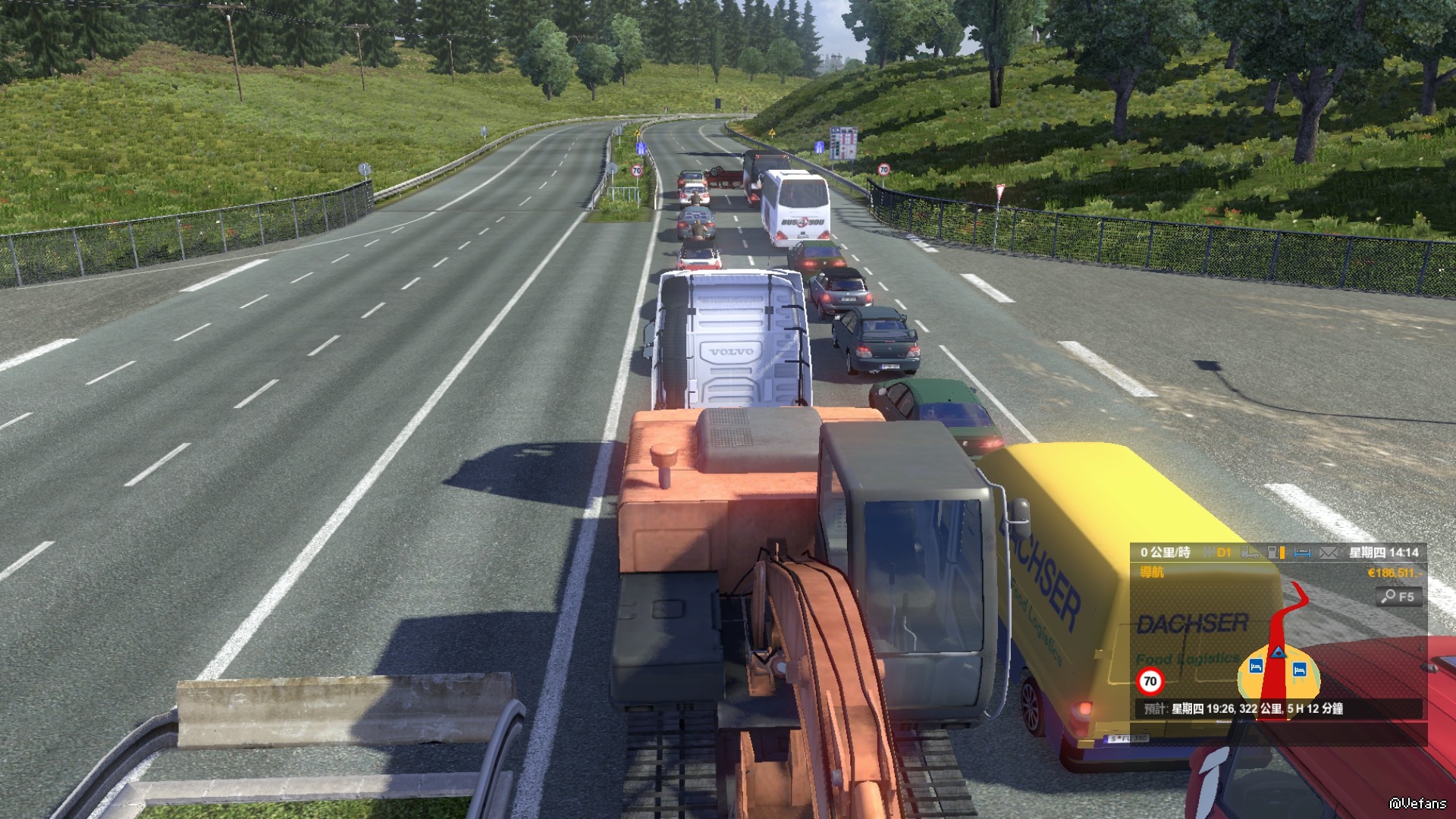Zoom the GPS map with the magnifier button
The width and height of the screenshot is (1456, 819).
[x=1398, y=597]
